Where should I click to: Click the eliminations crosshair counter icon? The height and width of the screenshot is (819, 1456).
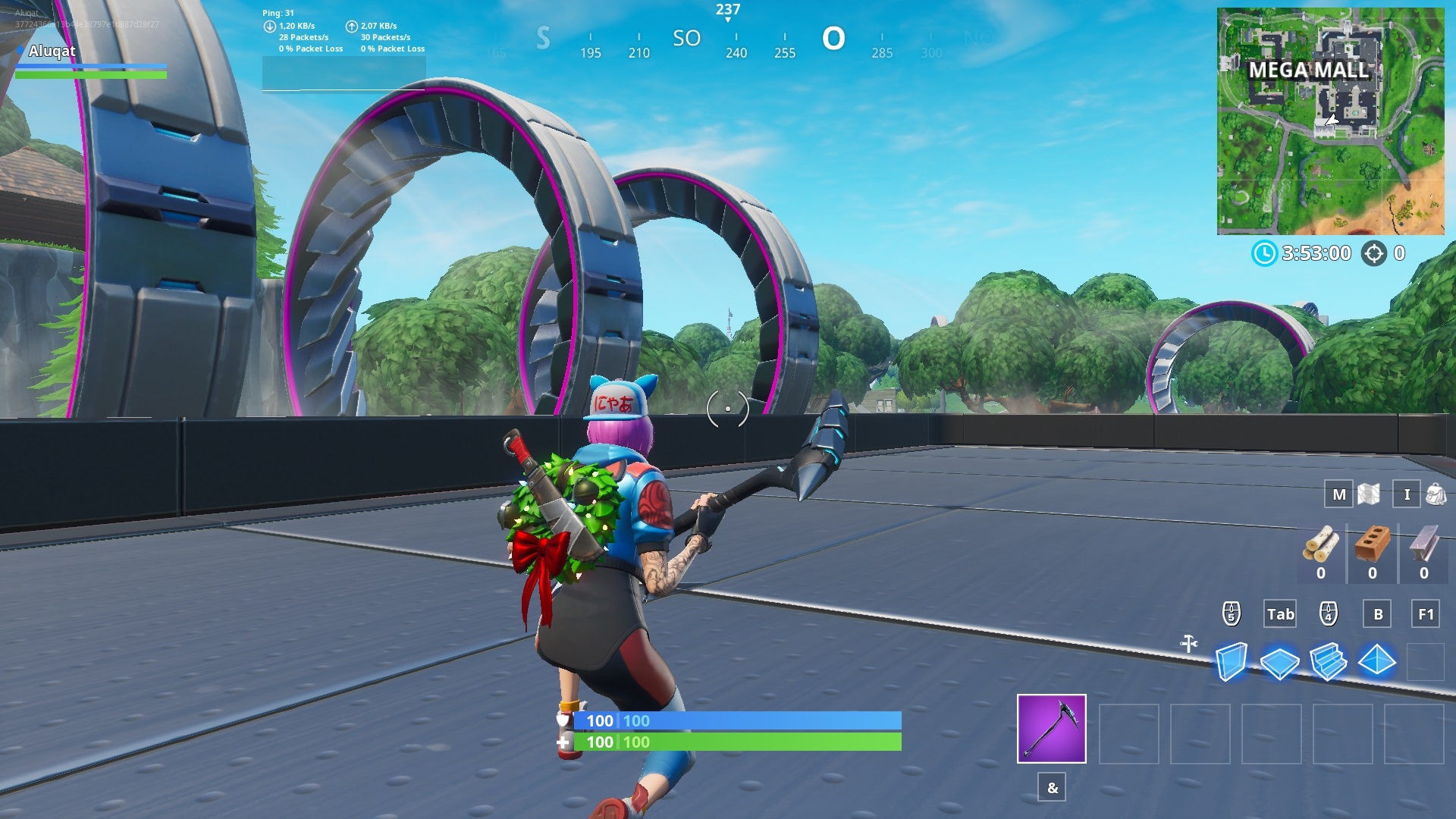pyautogui.click(x=1376, y=253)
